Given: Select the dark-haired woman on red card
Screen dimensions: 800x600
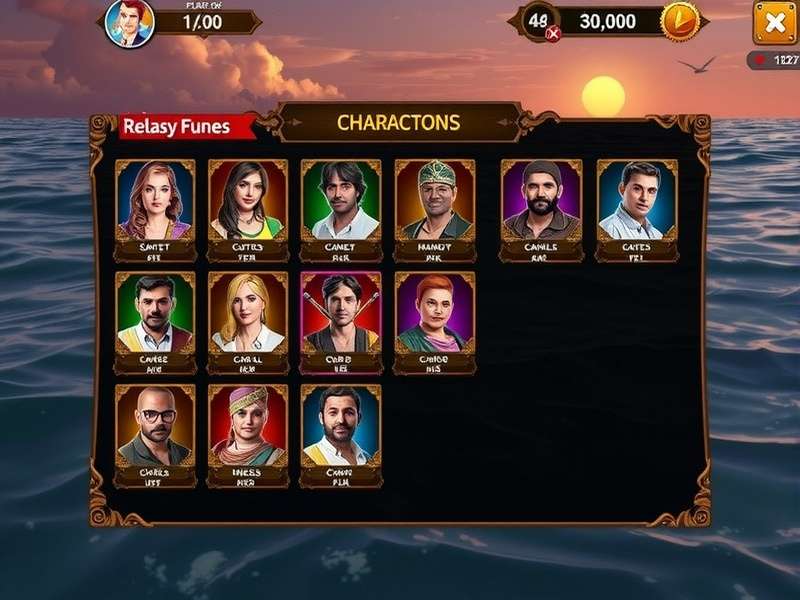Looking at the screenshot, I should click(x=247, y=209).
